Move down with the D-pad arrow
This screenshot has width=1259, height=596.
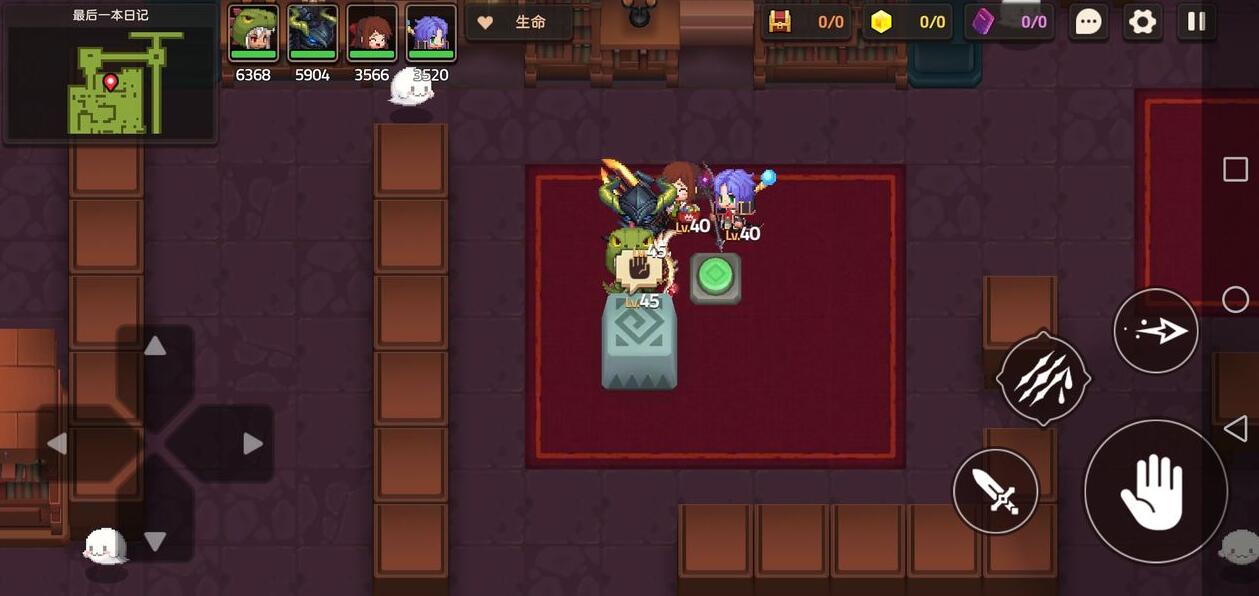155,541
